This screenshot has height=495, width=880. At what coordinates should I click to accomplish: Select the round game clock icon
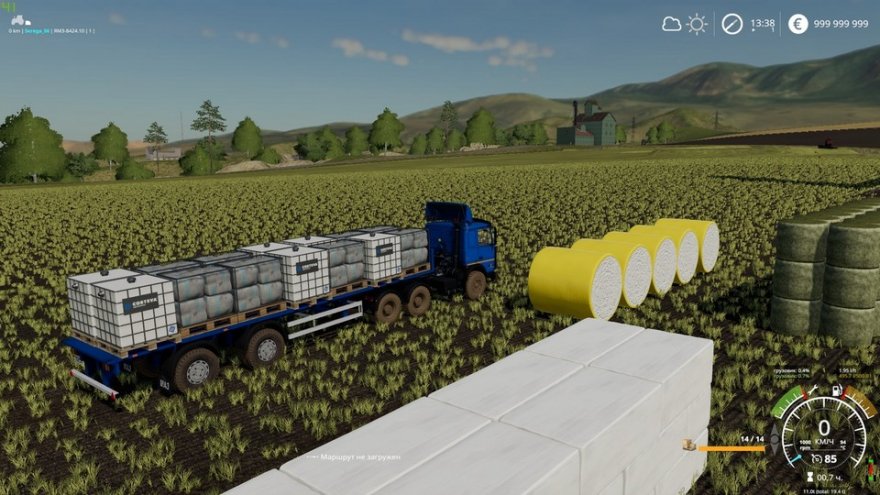[732, 24]
